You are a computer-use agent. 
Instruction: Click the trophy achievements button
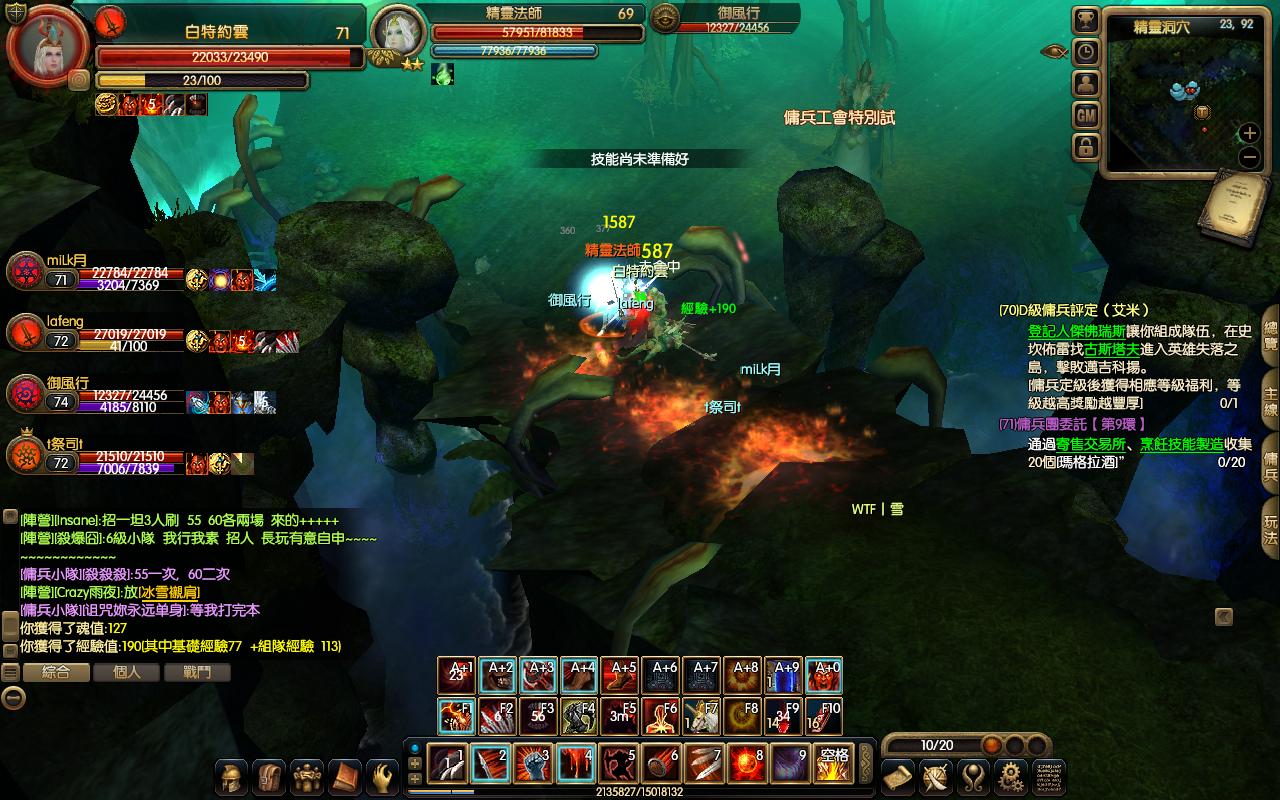point(1086,21)
